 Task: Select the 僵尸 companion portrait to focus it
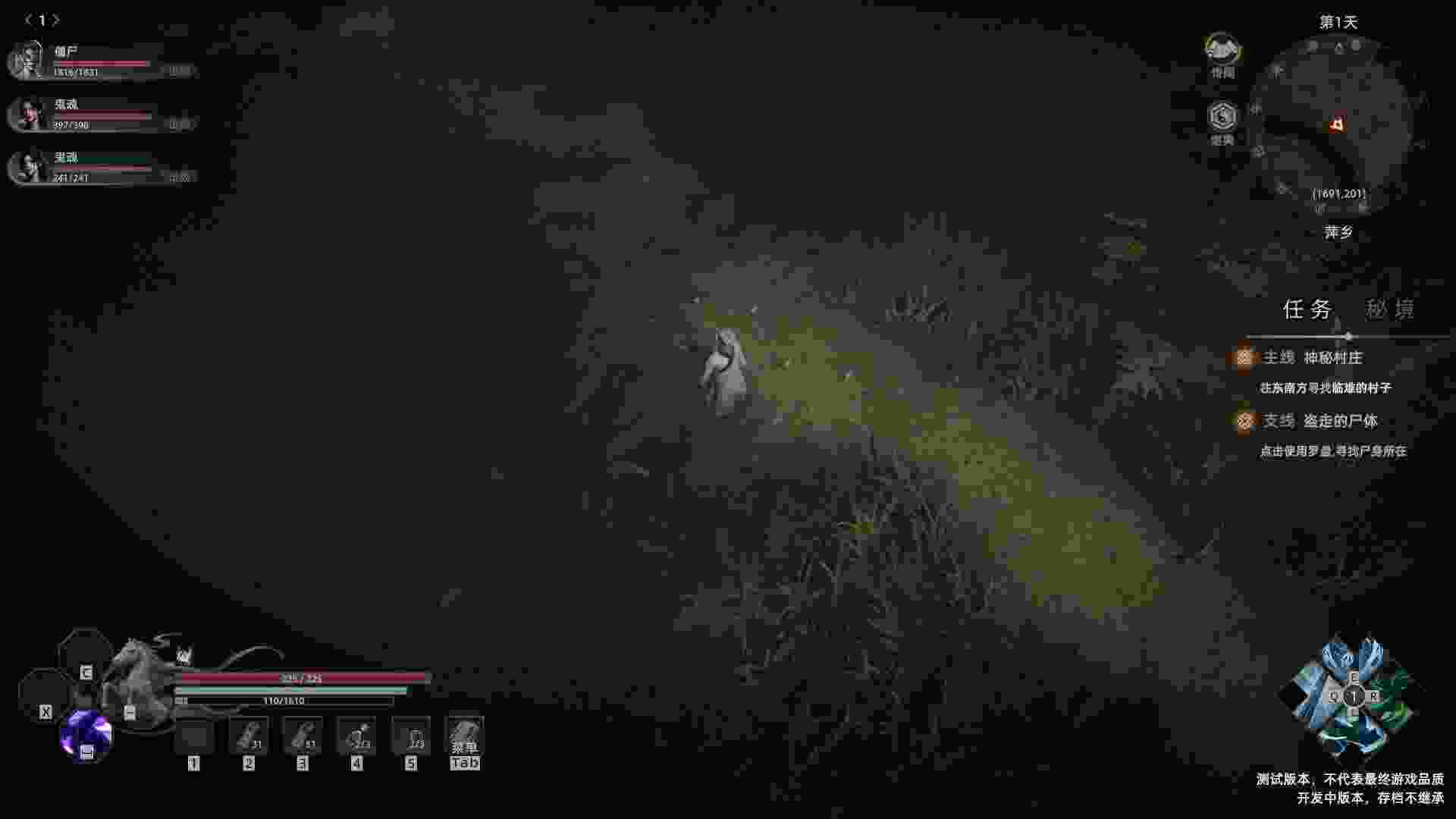click(27, 61)
